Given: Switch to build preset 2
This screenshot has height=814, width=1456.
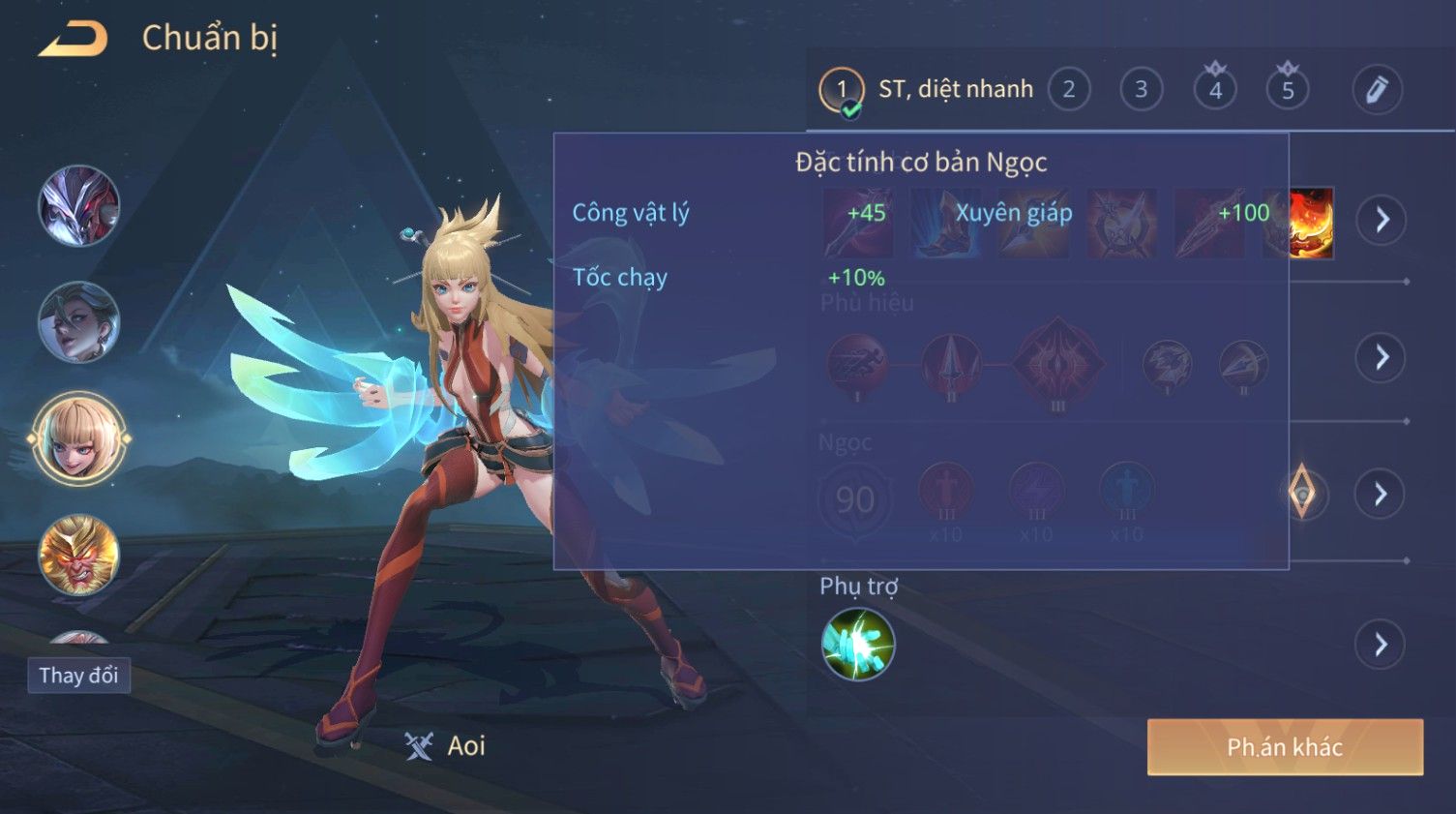Looking at the screenshot, I should pos(1068,90).
